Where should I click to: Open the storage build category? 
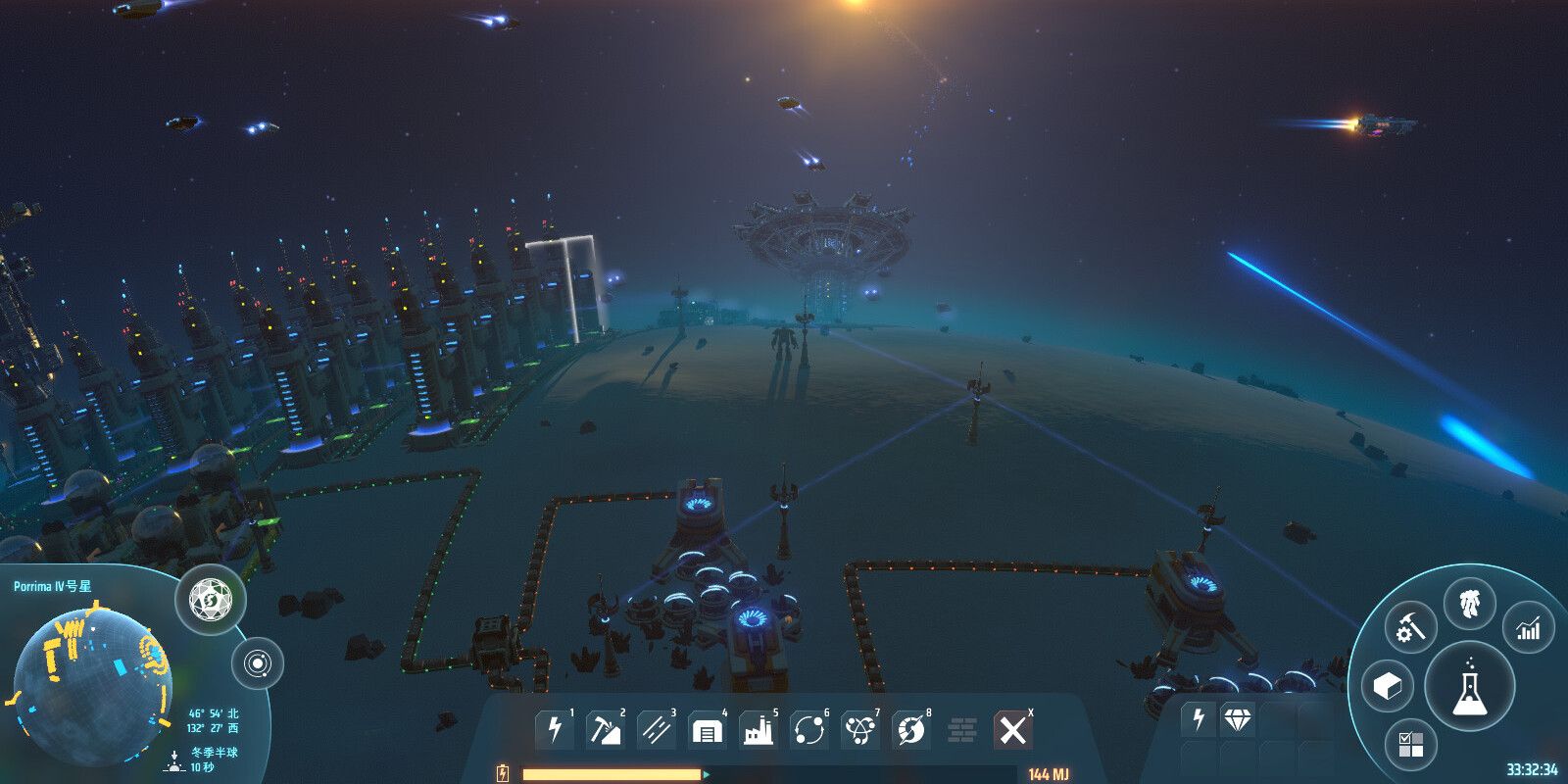point(707,730)
